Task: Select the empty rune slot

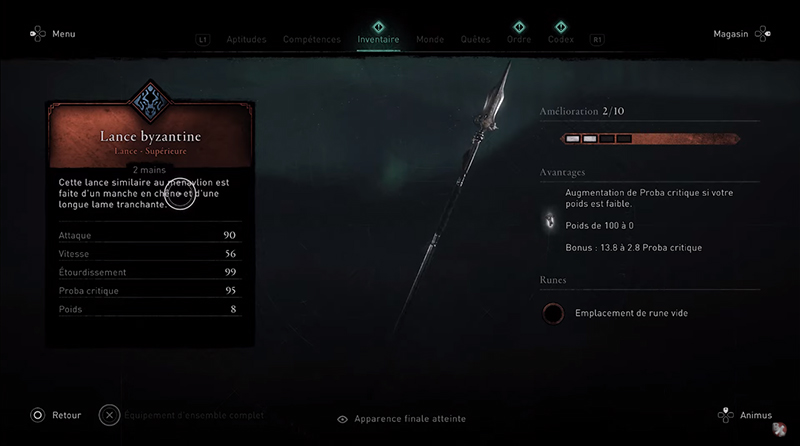Action: pos(552,313)
